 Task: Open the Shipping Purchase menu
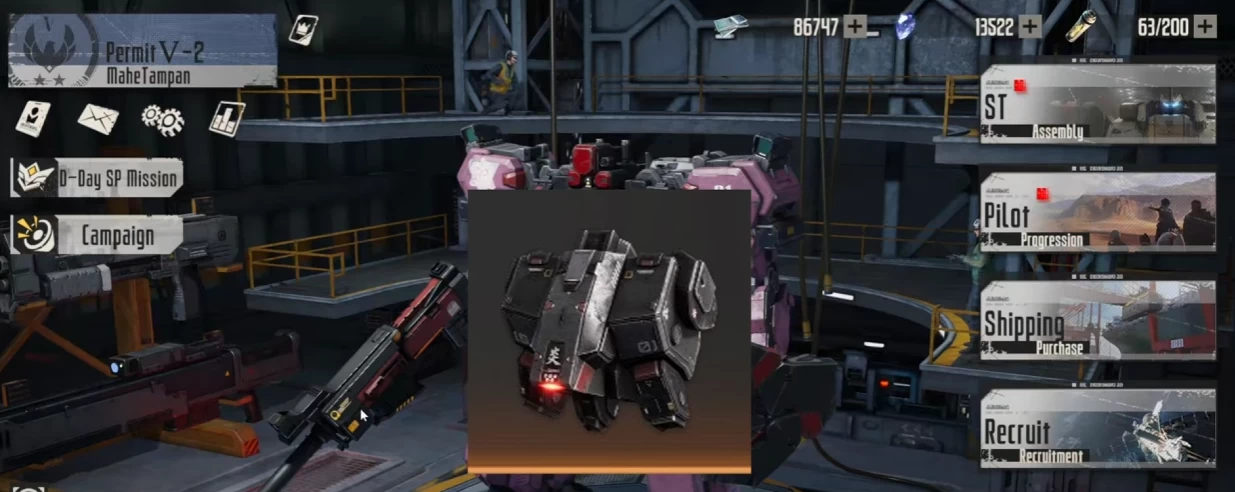(x=1097, y=320)
